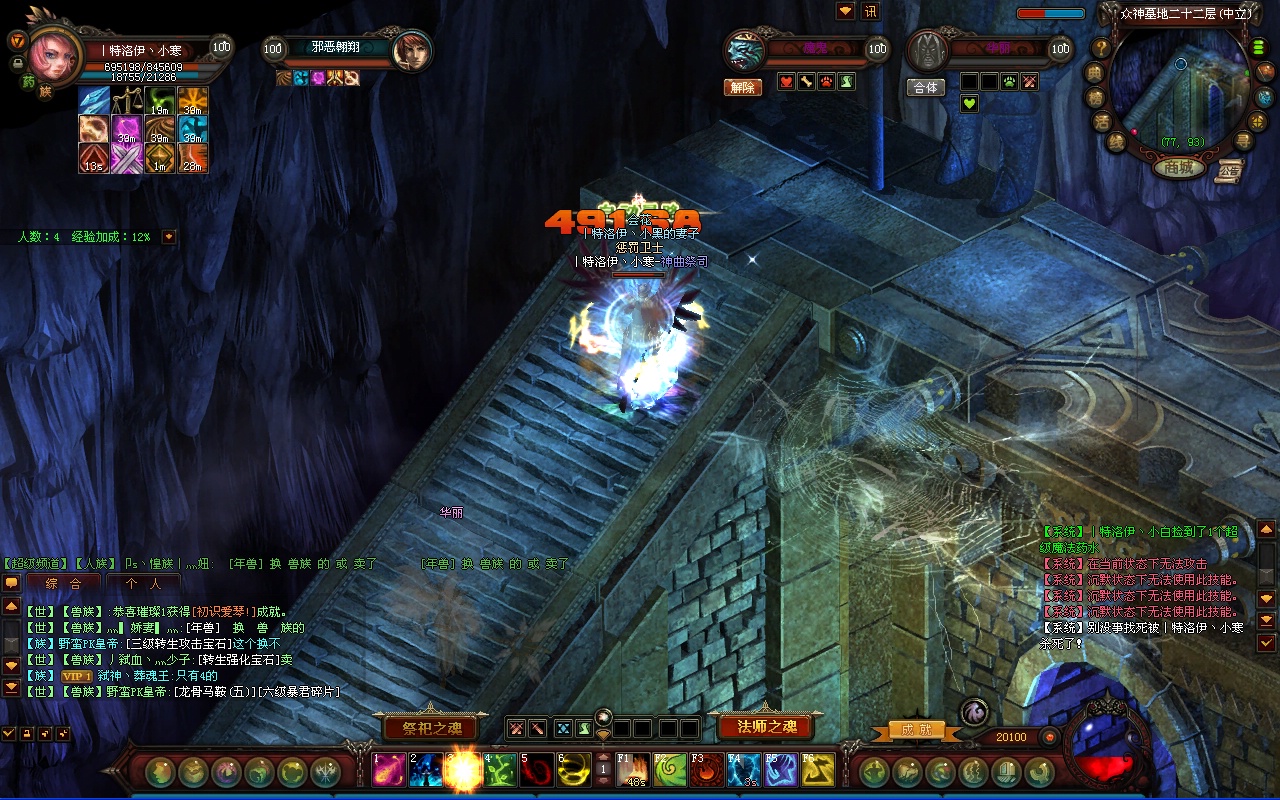The image size is (1280, 800).
Task: Open the 公告 announcement scroll
Action: (1229, 171)
